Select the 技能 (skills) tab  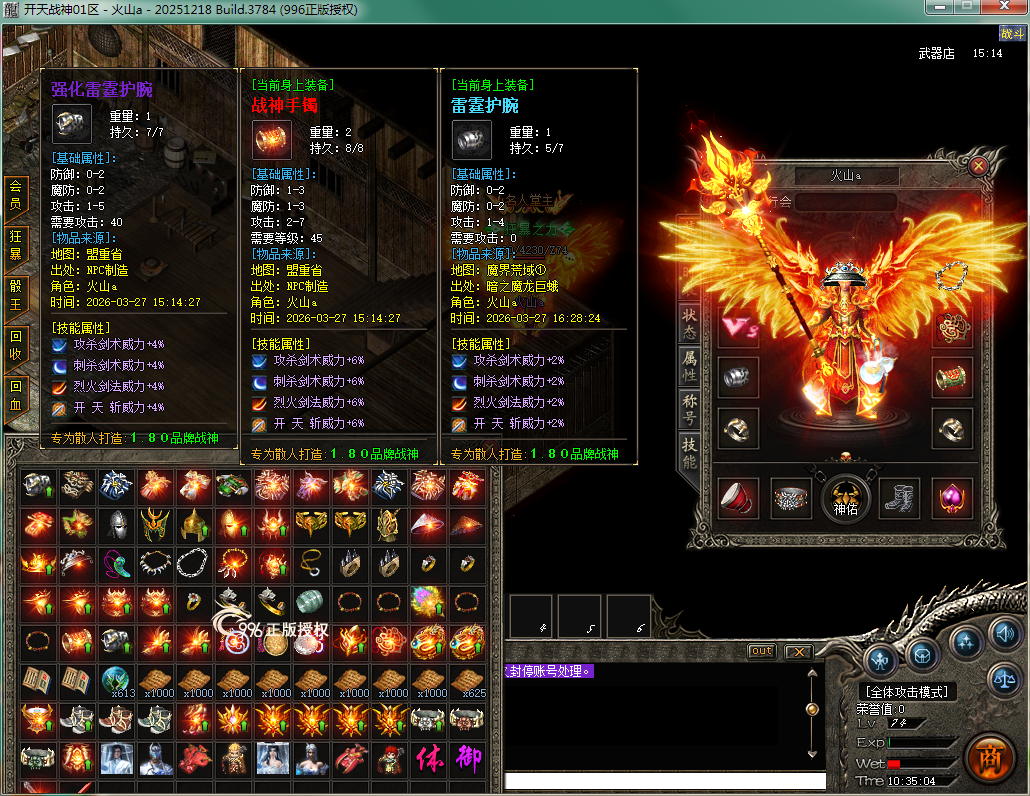pos(689,453)
